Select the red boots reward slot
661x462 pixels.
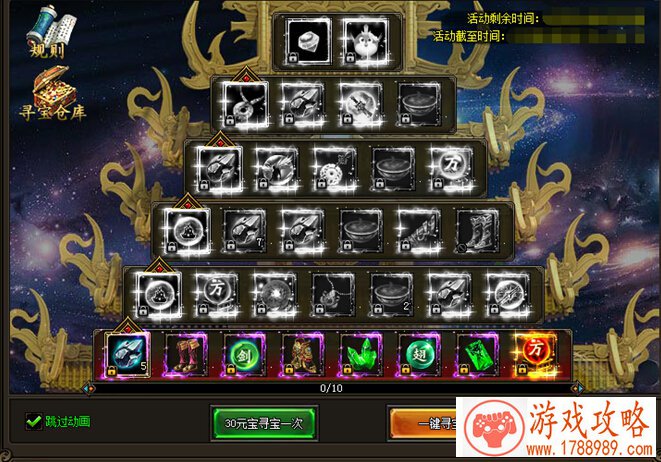[x=185, y=354]
